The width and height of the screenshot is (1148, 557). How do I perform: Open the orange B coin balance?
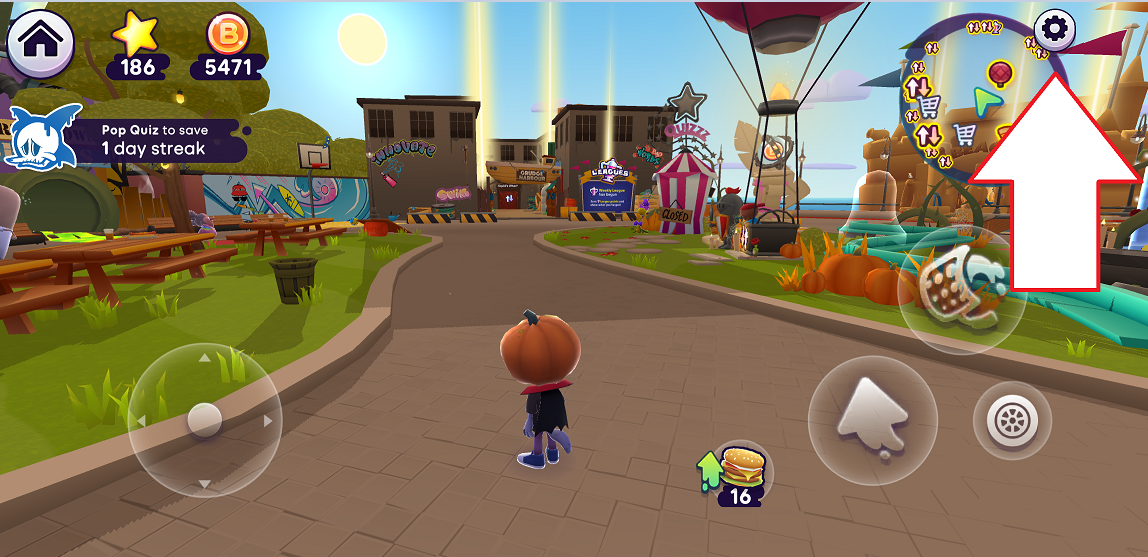pyautogui.click(x=233, y=48)
